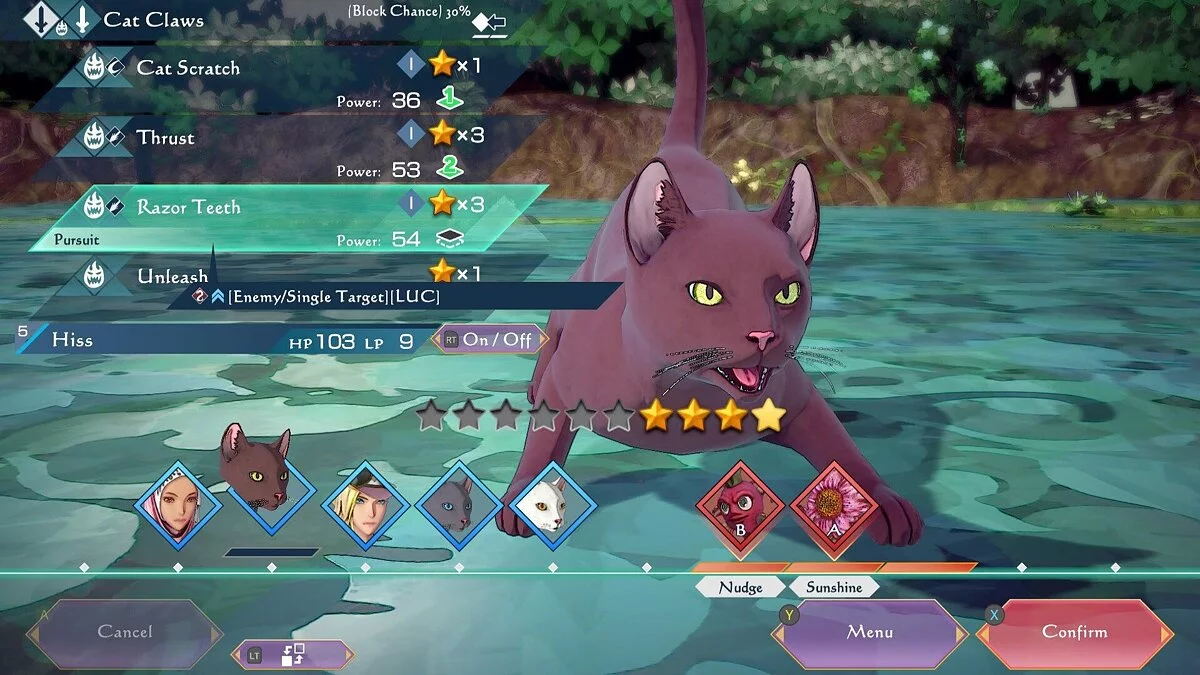Toggle the On / Off switch
The image size is (1200, 675).
tap(490, 340)
